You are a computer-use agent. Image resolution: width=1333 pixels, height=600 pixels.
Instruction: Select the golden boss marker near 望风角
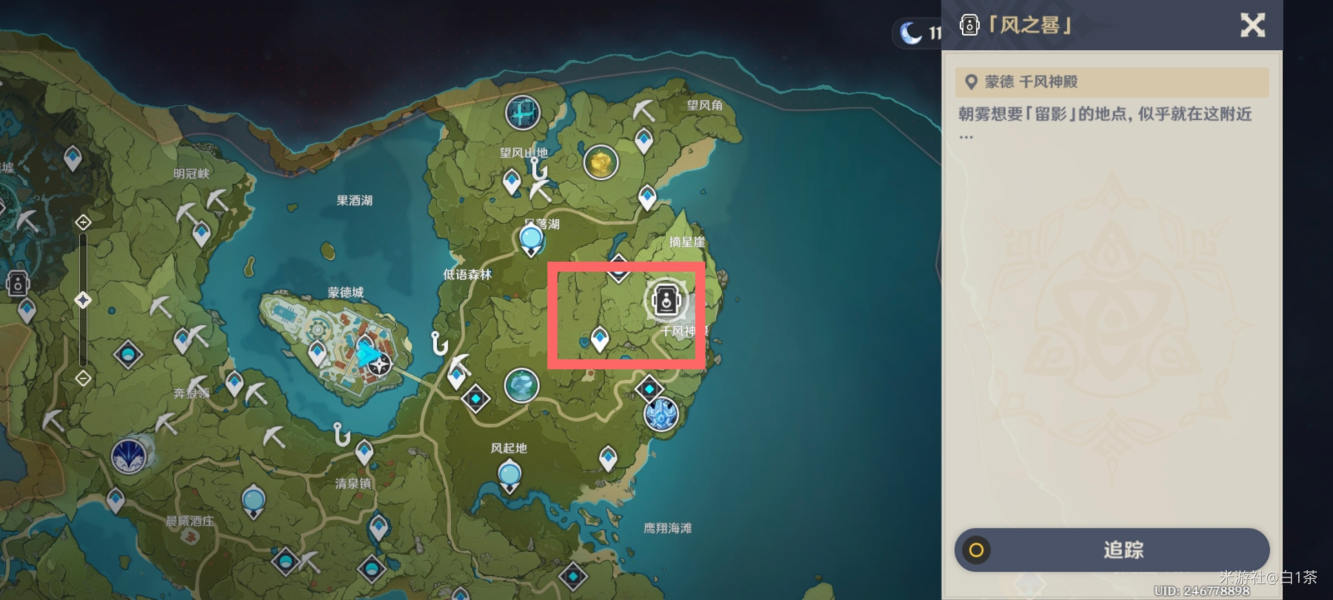[x=600, y=162]
